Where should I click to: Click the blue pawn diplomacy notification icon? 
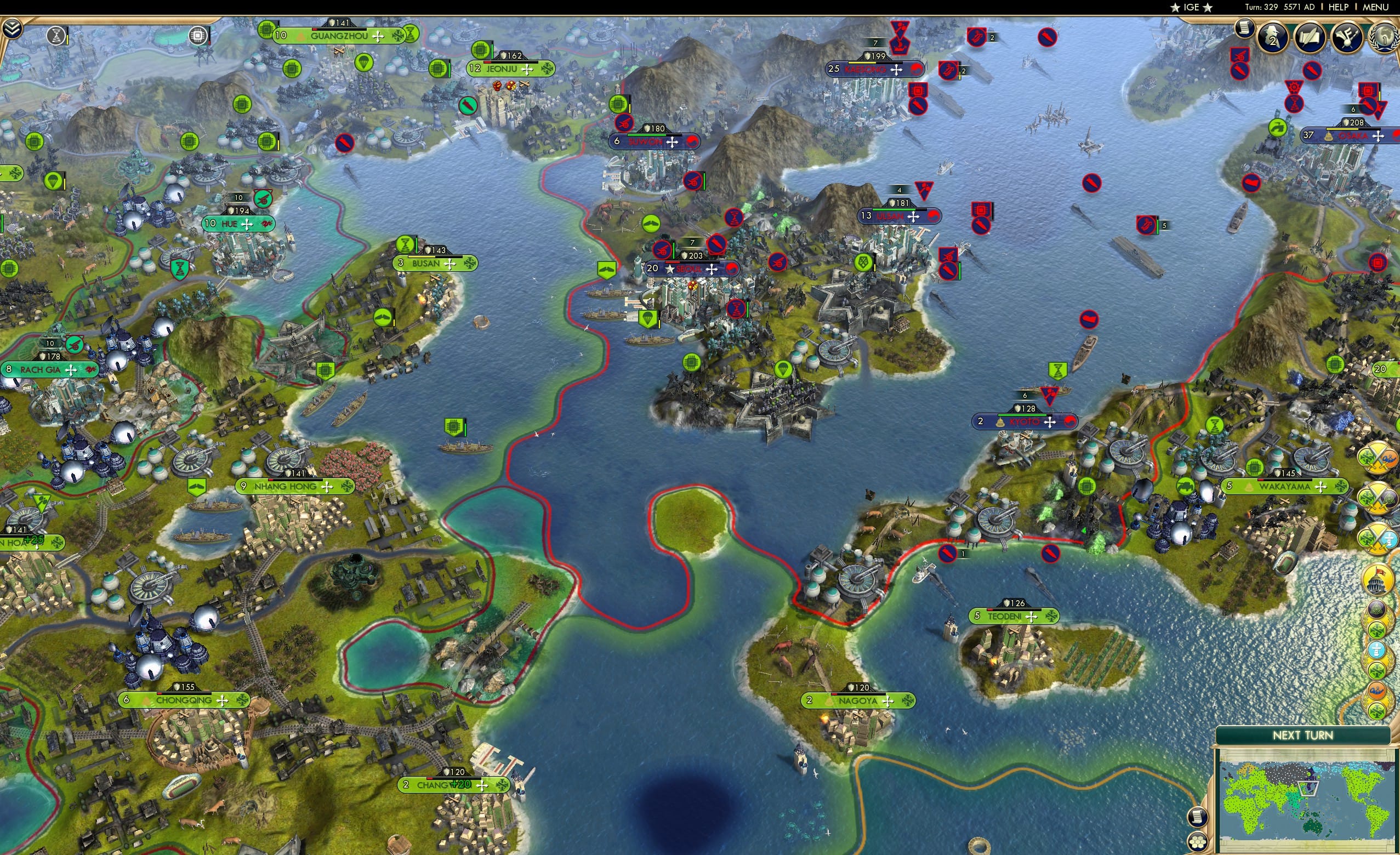coord(1377,650)
